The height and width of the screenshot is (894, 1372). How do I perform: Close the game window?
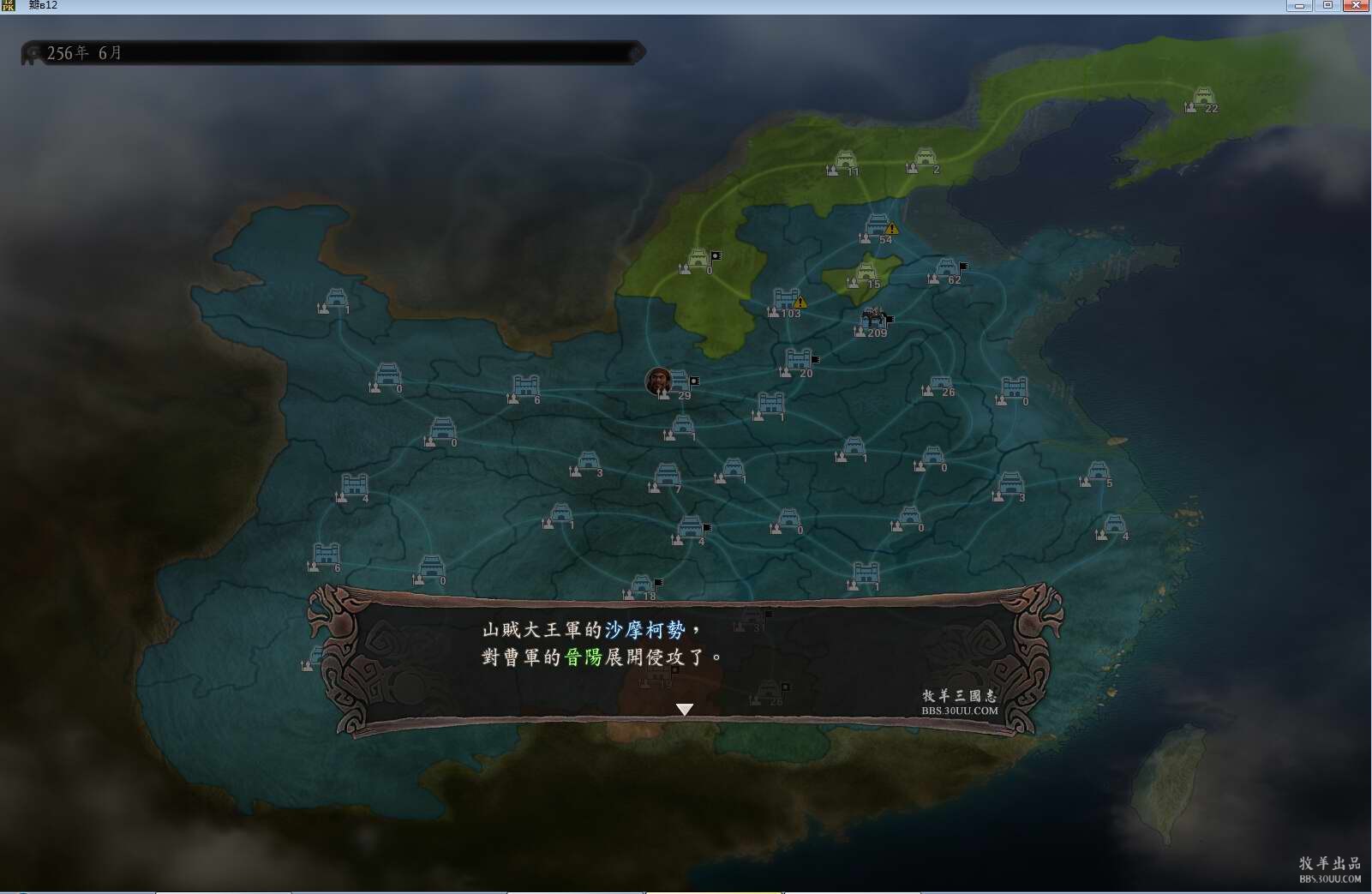coord(1355,5)
